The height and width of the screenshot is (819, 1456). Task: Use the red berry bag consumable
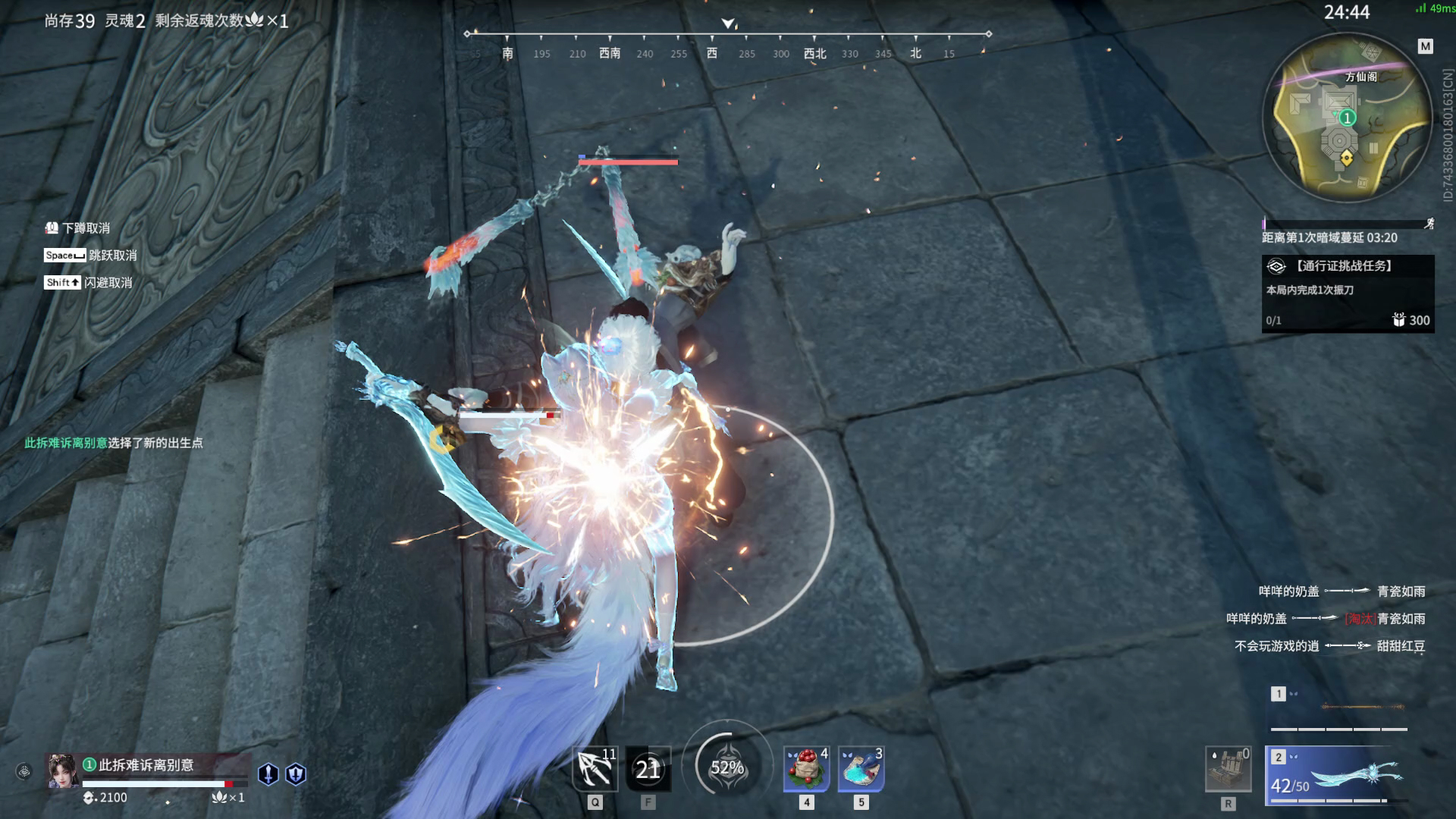click(806, 769)
